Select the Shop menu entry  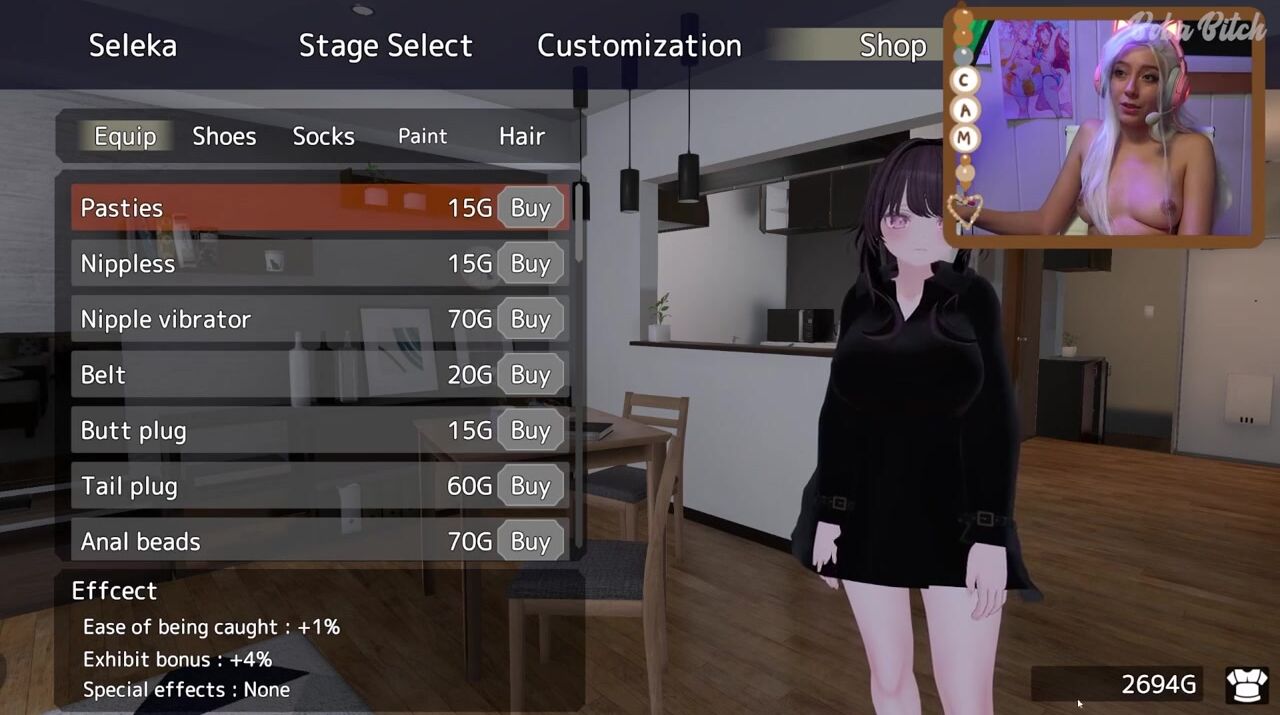(x=892, y=46)
